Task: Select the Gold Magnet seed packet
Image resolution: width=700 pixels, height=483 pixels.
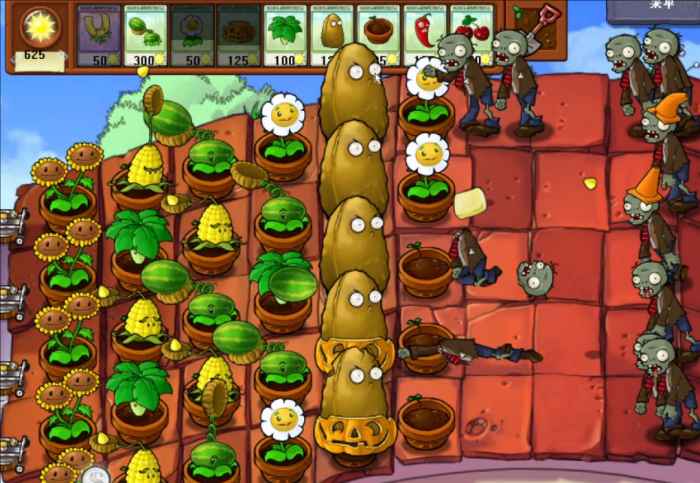Action: [98, 35]
